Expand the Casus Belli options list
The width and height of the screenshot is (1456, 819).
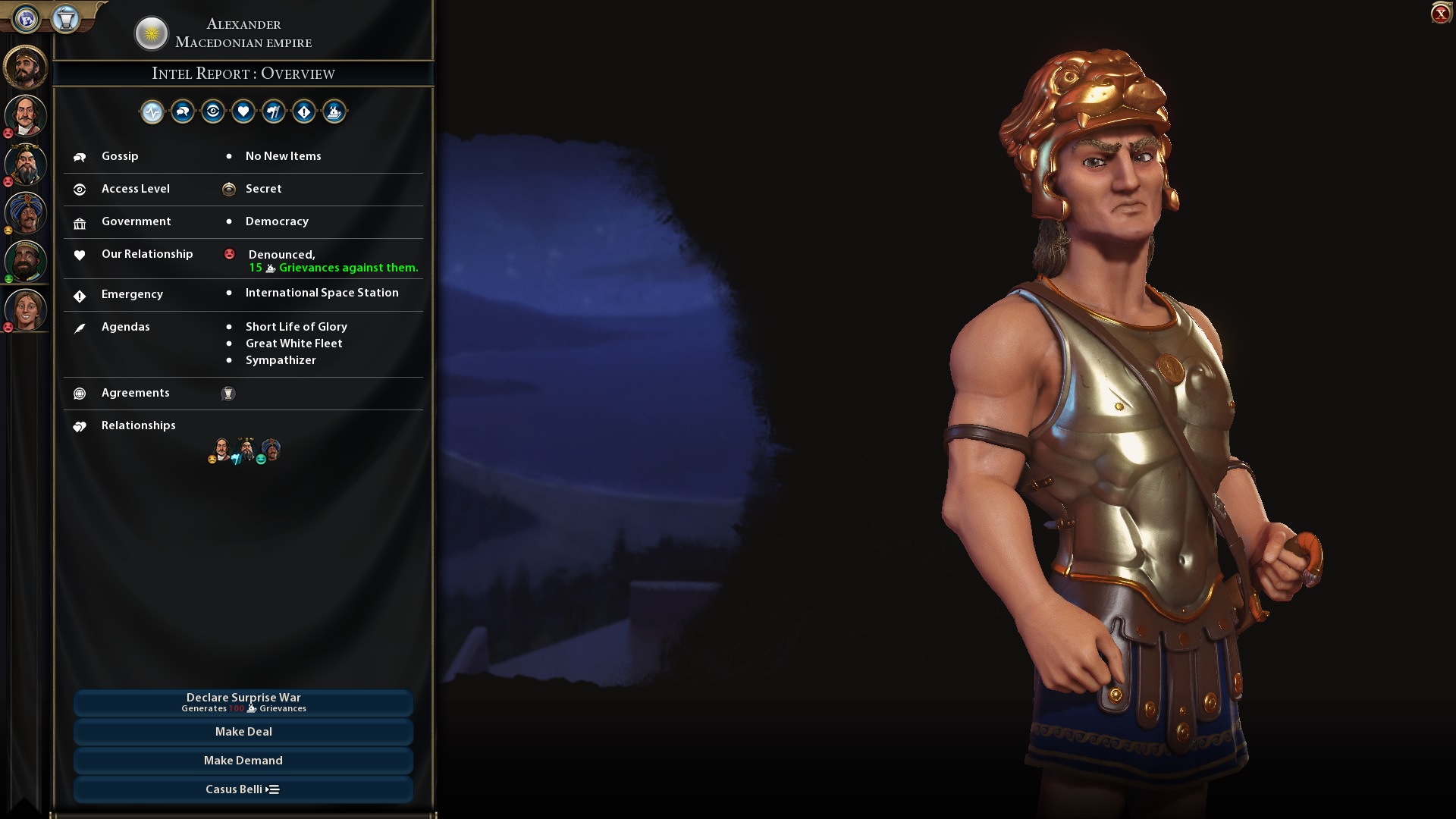point(243,789)
